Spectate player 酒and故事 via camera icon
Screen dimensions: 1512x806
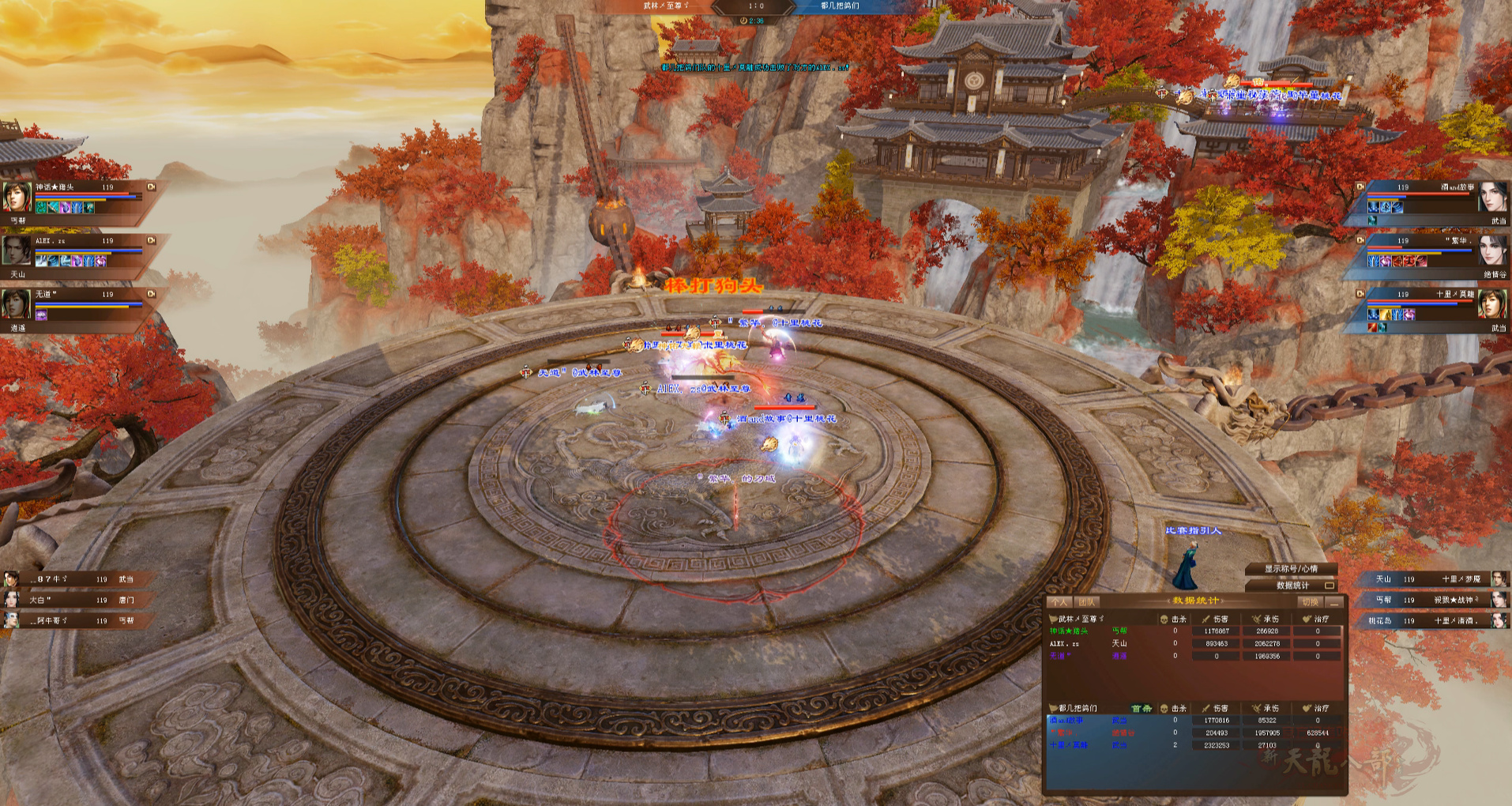click(x=1360, y=187)
